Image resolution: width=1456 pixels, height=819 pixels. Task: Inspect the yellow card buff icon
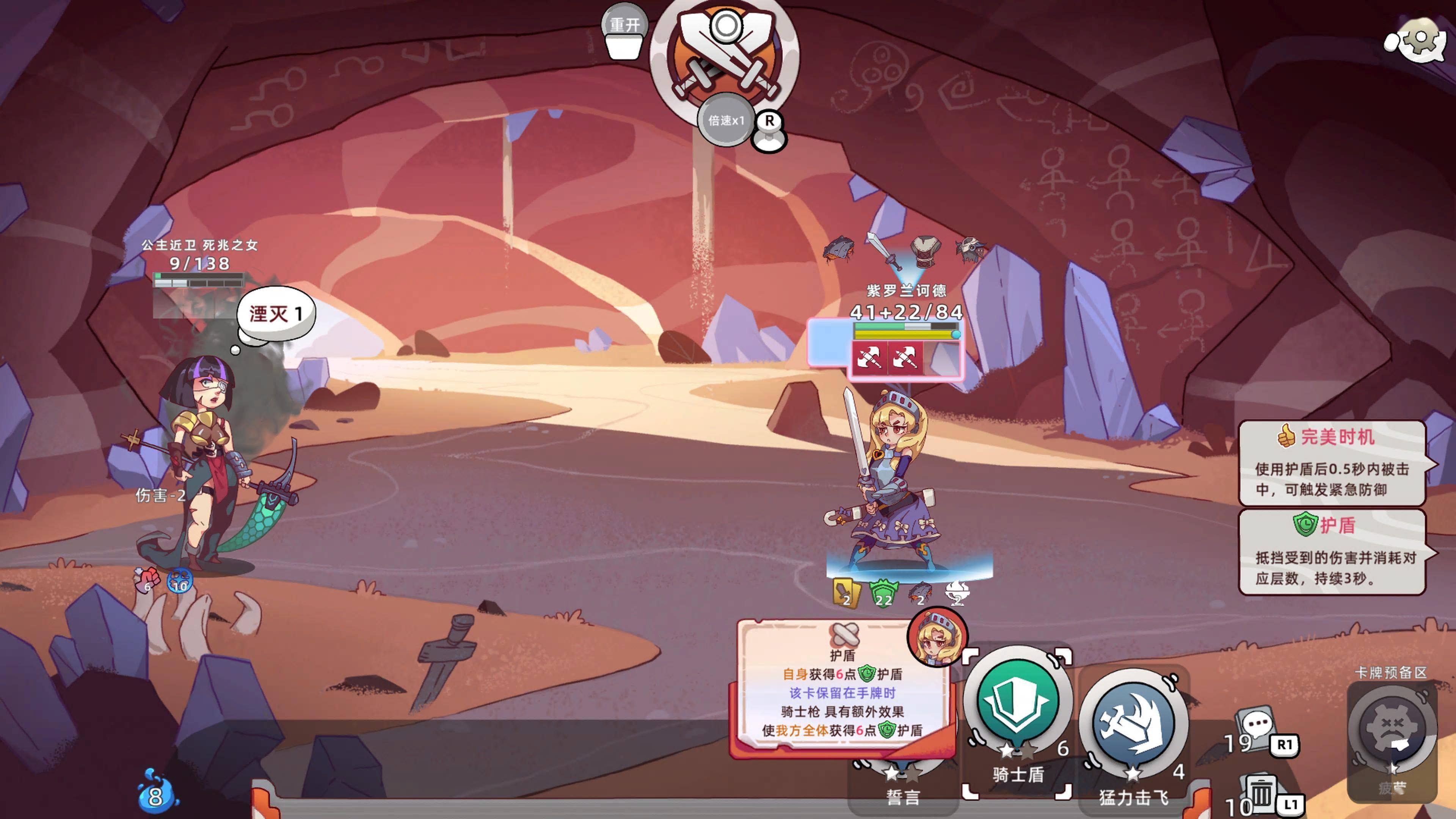(846, 592)
